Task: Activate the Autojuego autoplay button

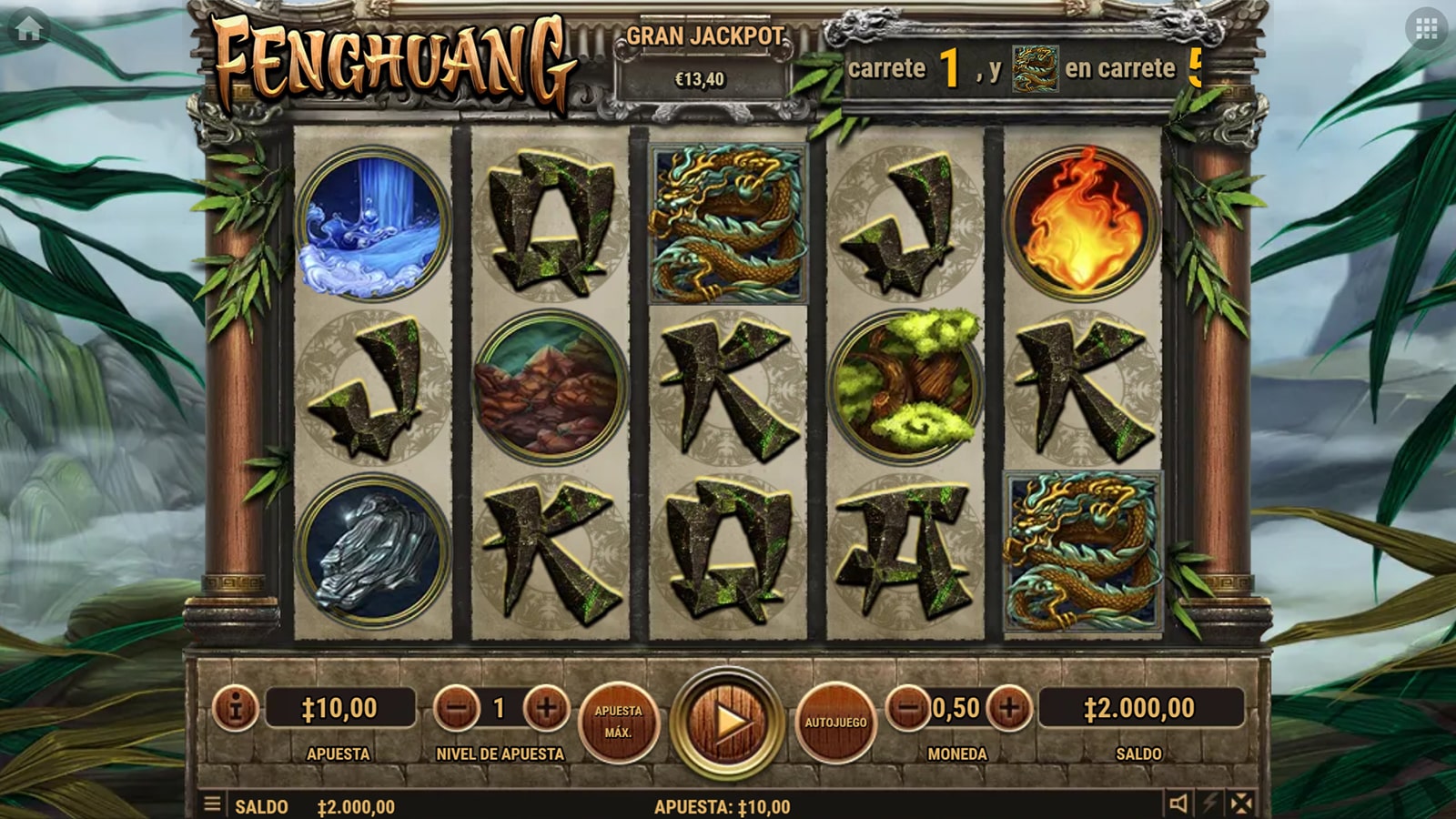Action: click(x=835, y=722)
